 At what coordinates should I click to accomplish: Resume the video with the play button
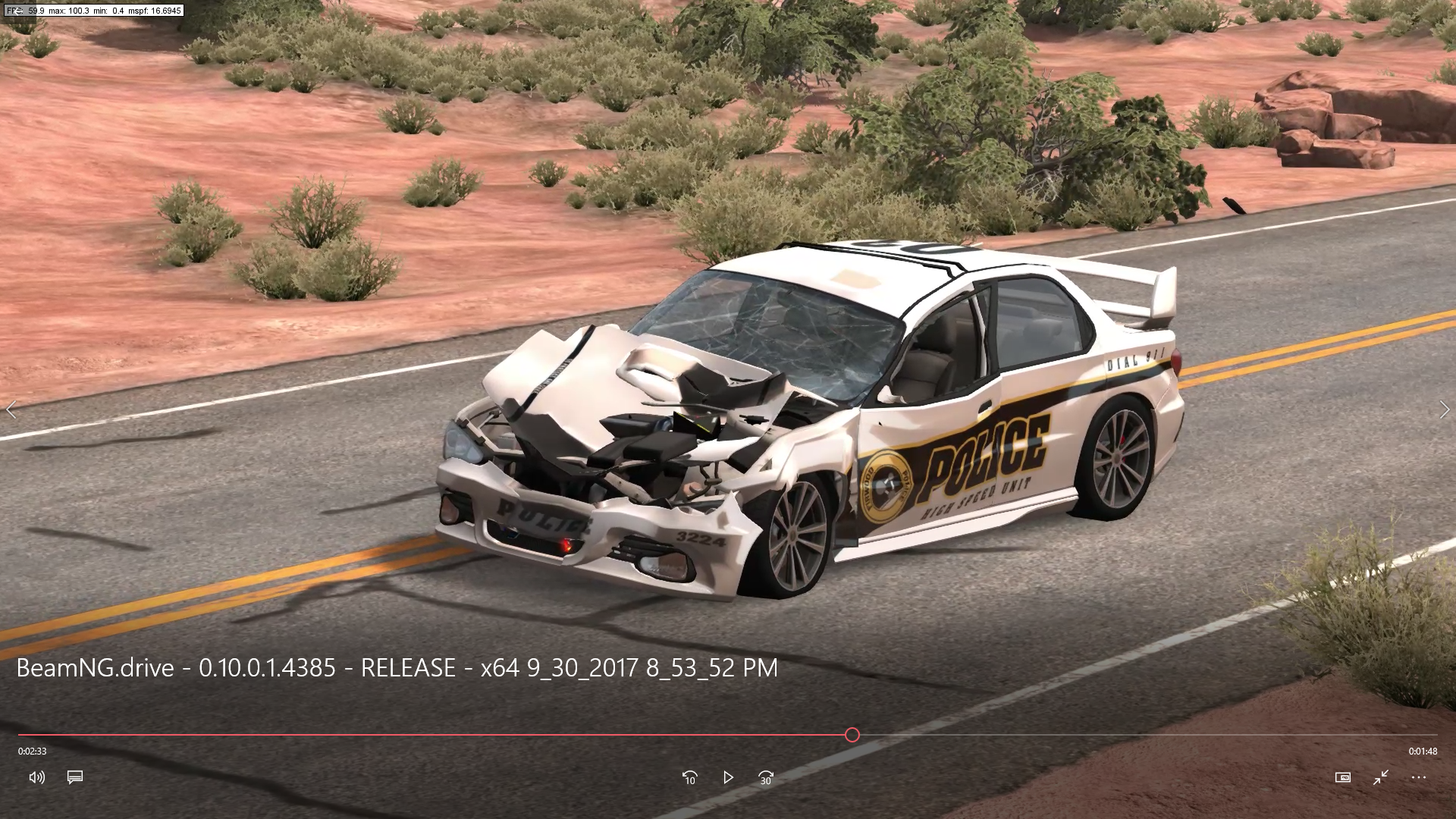pos(728,777)
